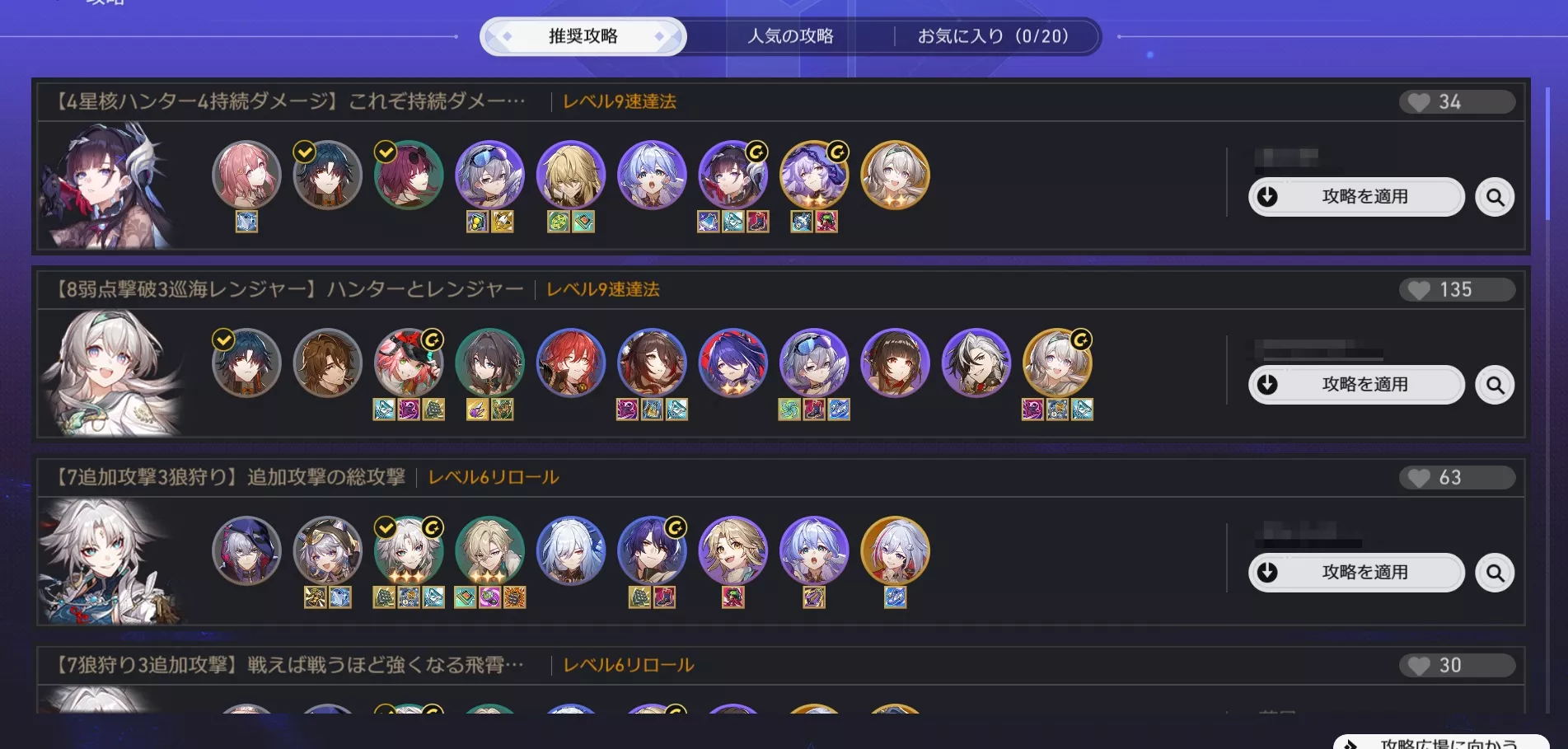Image resolution: width=1568 pixels, height=749 pixels.
Task: Switch to the 人気の攻略 tab
Action: [791, 35]
